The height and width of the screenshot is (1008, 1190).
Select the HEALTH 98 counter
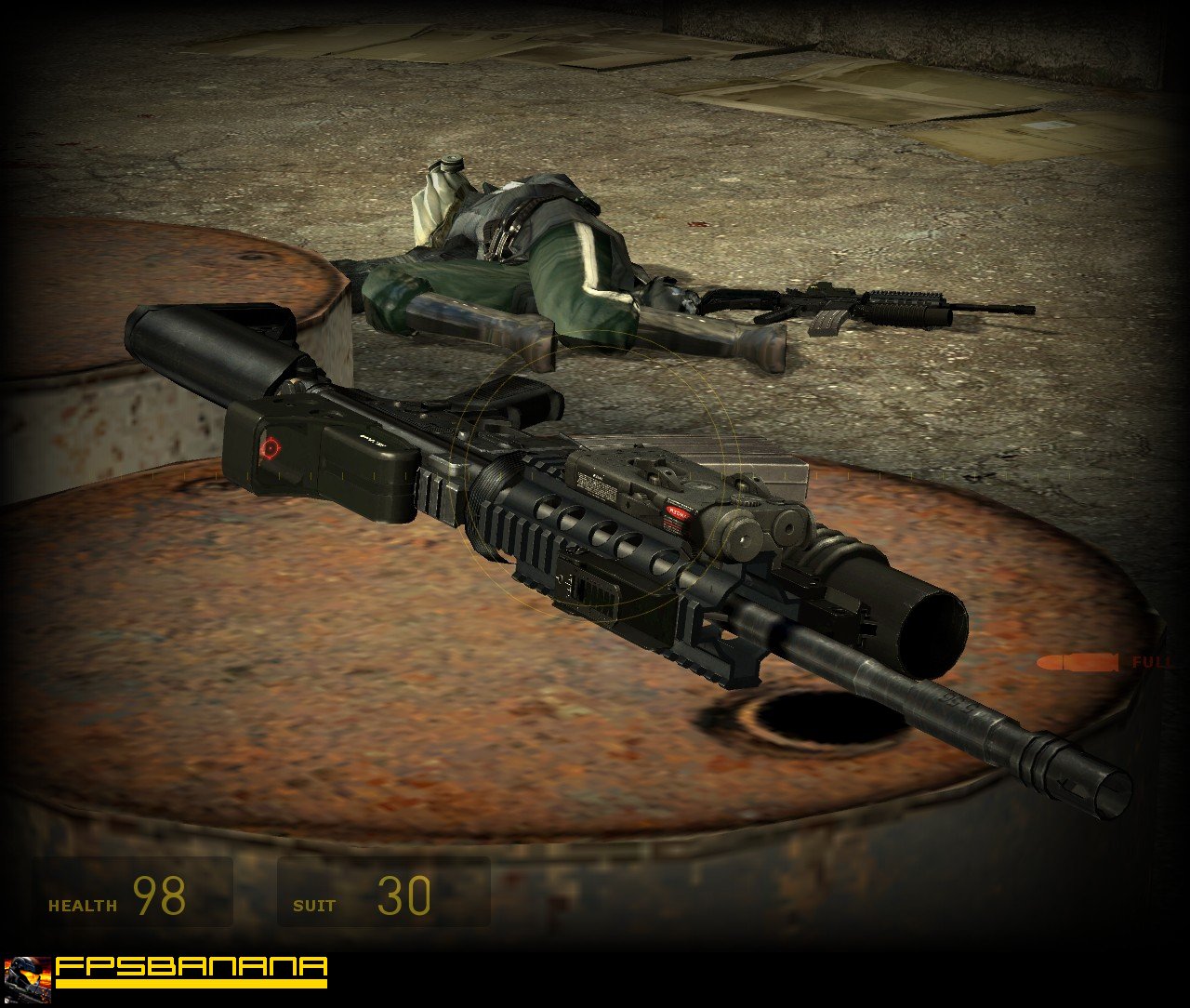pos(160,896)
